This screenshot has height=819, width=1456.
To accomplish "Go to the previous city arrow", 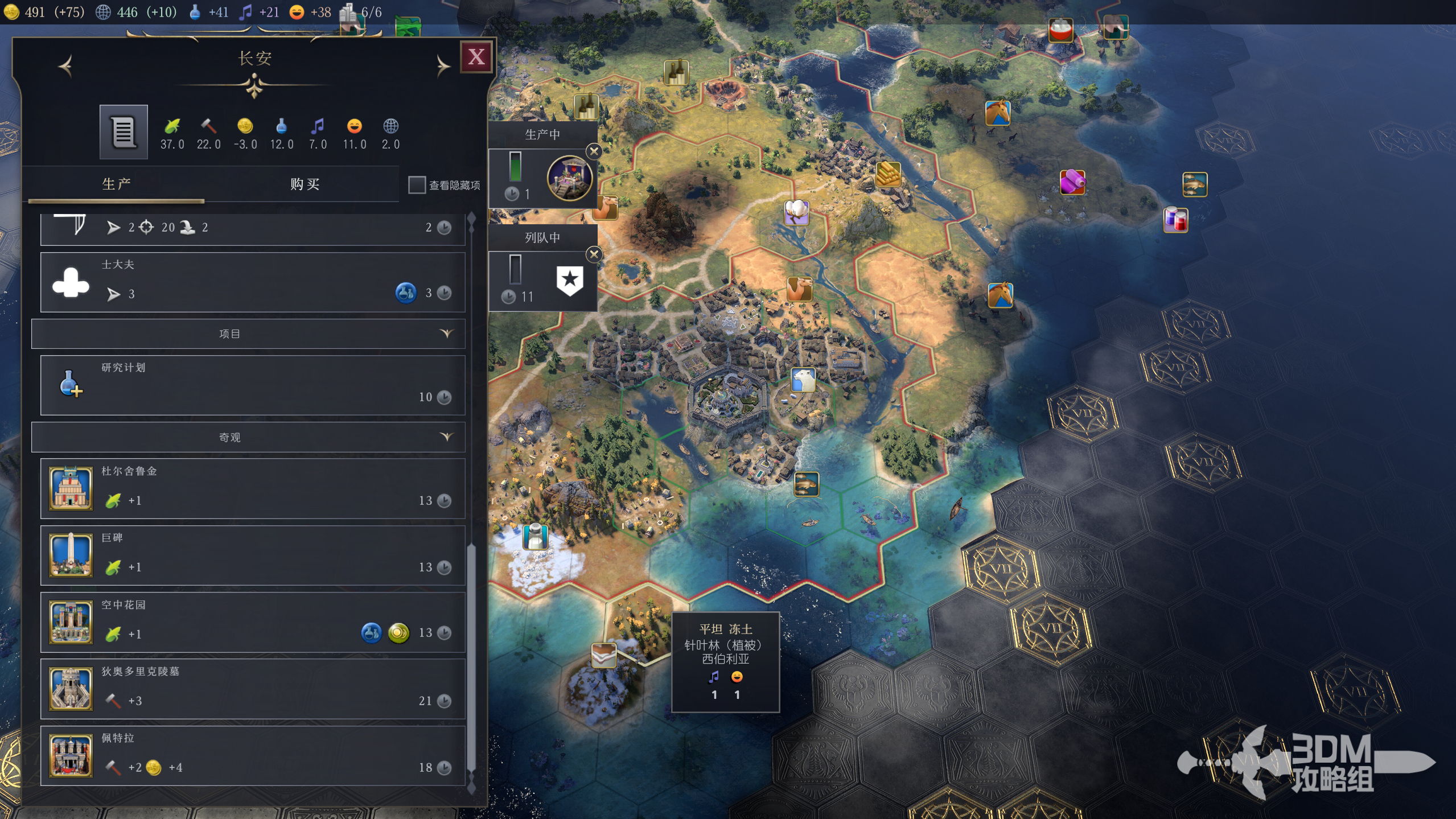I will tap(65, 67).
